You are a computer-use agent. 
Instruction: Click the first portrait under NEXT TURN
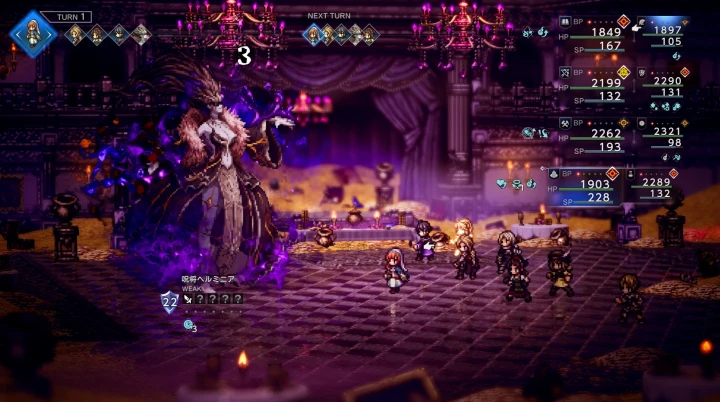(314, 35)
